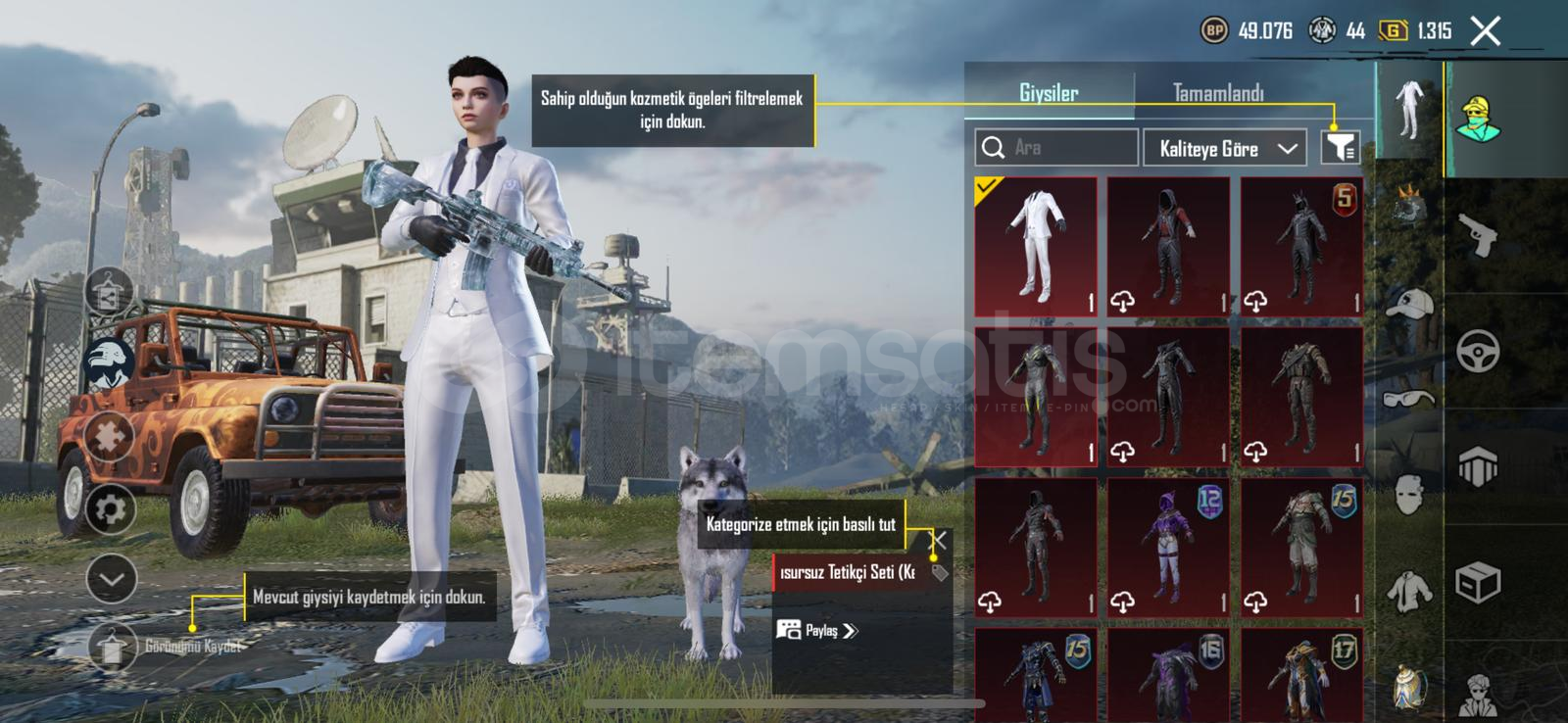Open the Kaliteye Göre sort dropdown

1224,148
